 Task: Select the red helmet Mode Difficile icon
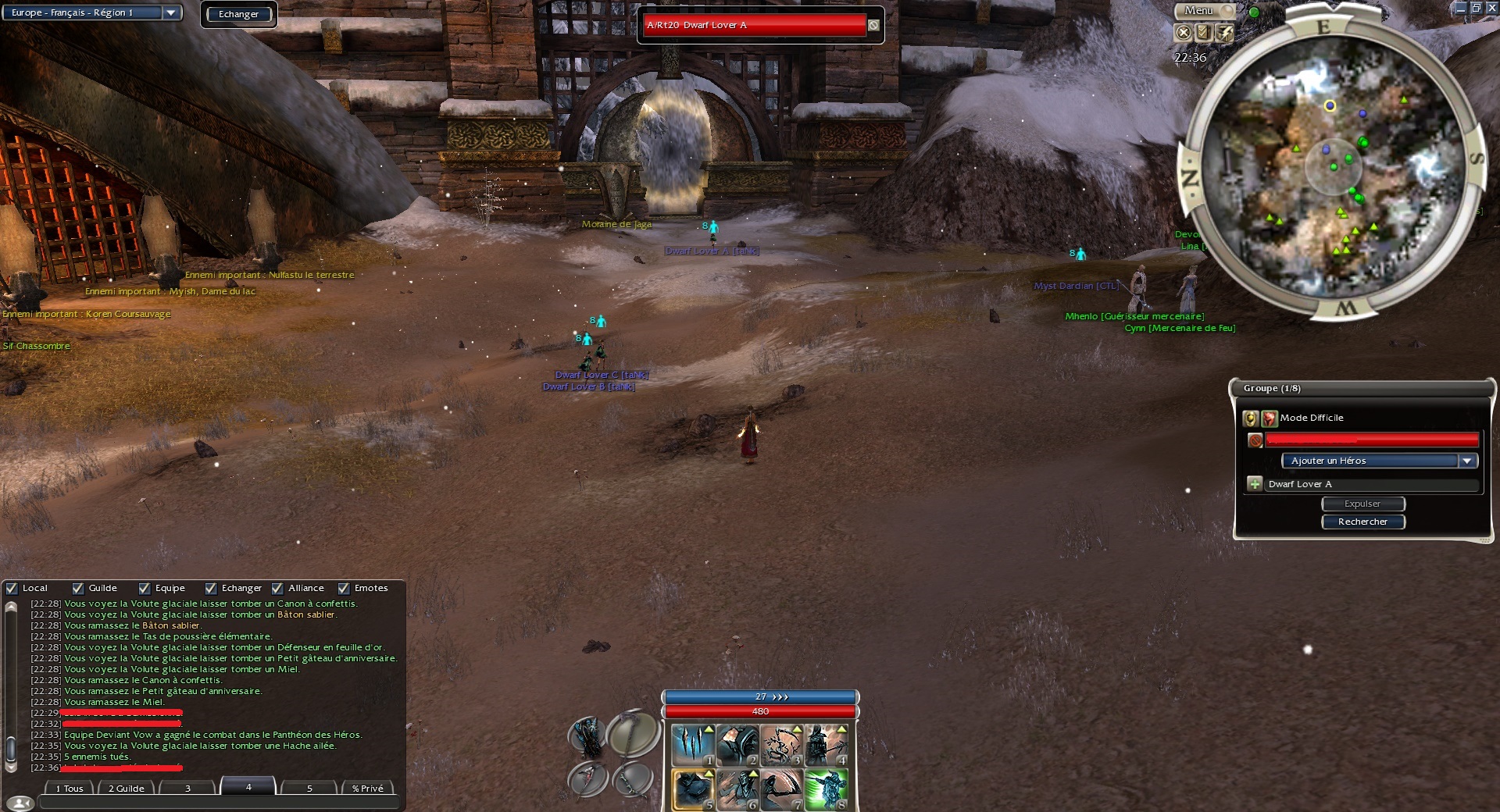click(x=1270, y=418)
